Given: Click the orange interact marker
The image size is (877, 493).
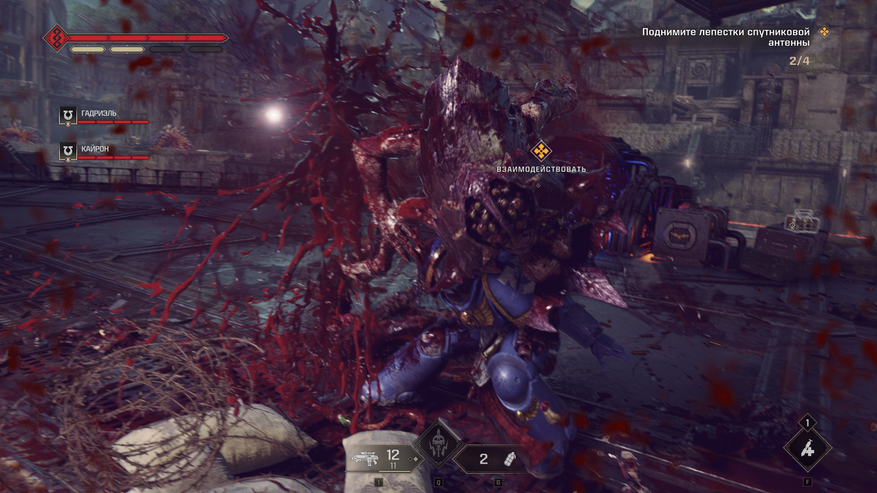Looking at the screenshot, I should tap(541, 151).
